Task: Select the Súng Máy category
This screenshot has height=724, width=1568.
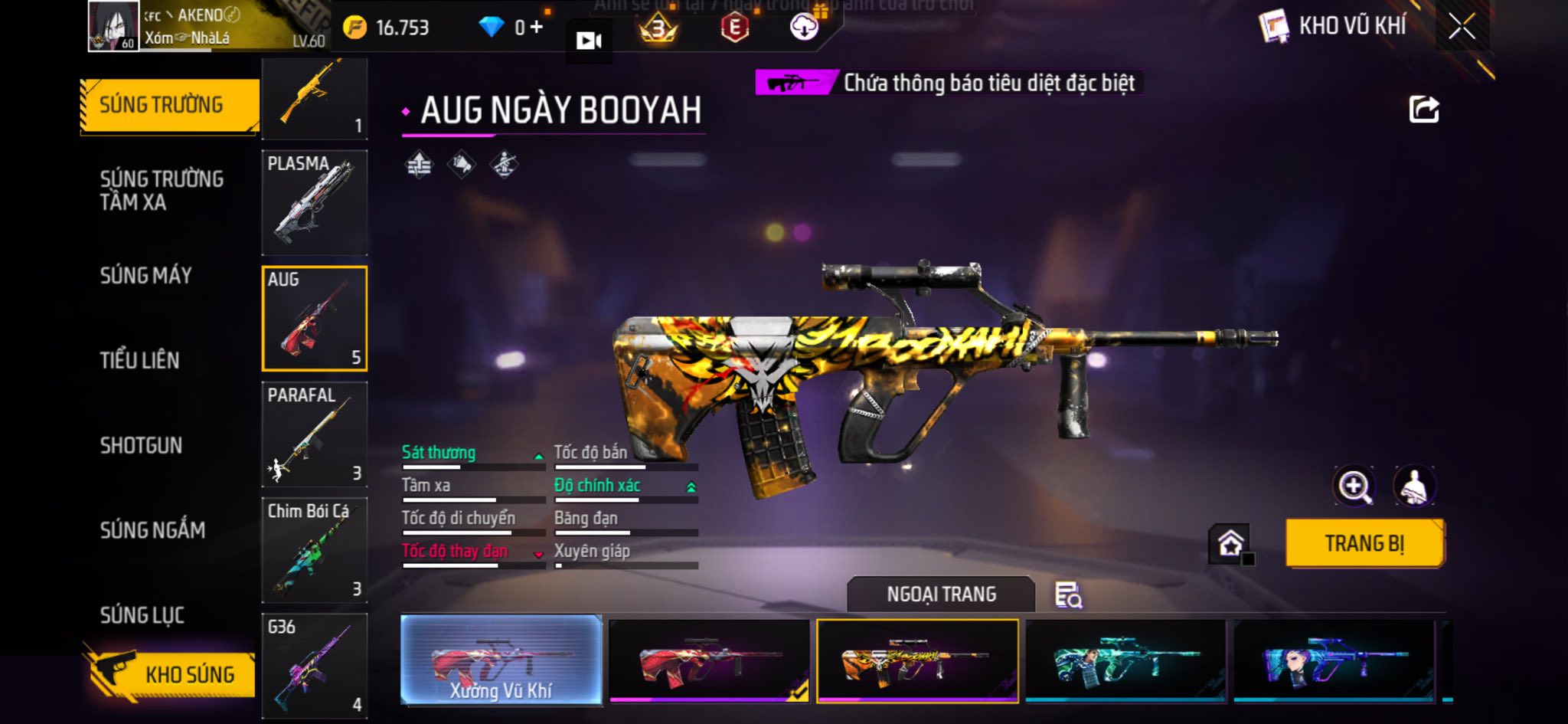Action: (x=145, y=275)
